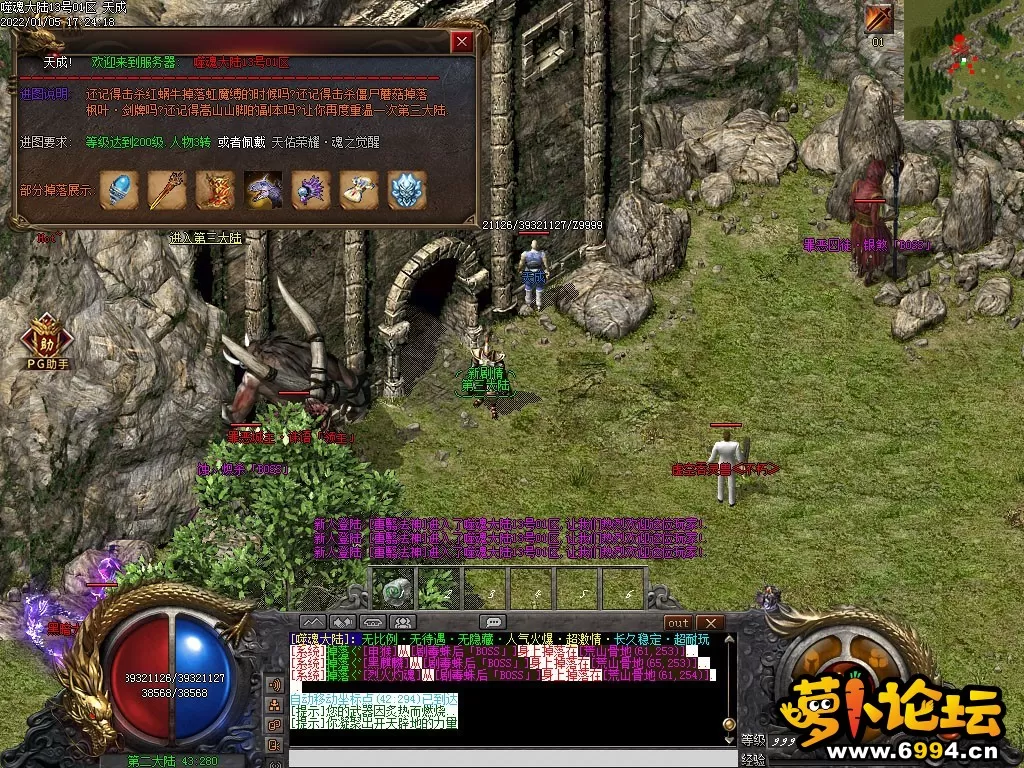
Task: Use the item in hotbar slot 1
Action: click(393, 588)
